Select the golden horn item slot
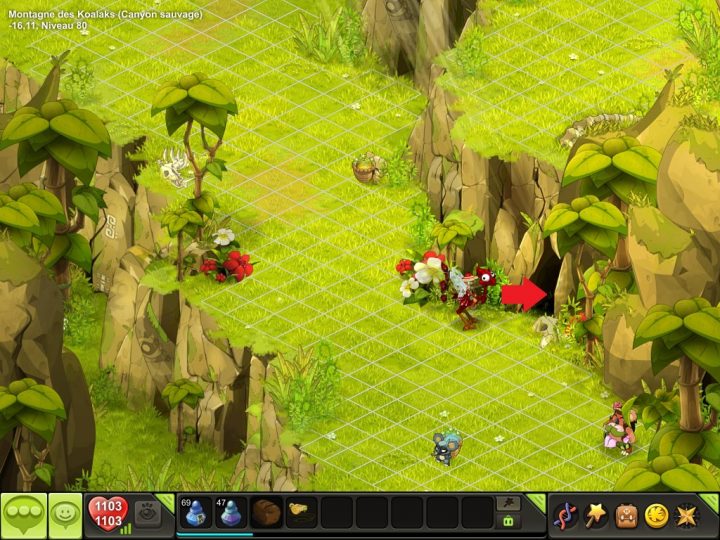Screen dimensions: 720x540 (301, 513)
